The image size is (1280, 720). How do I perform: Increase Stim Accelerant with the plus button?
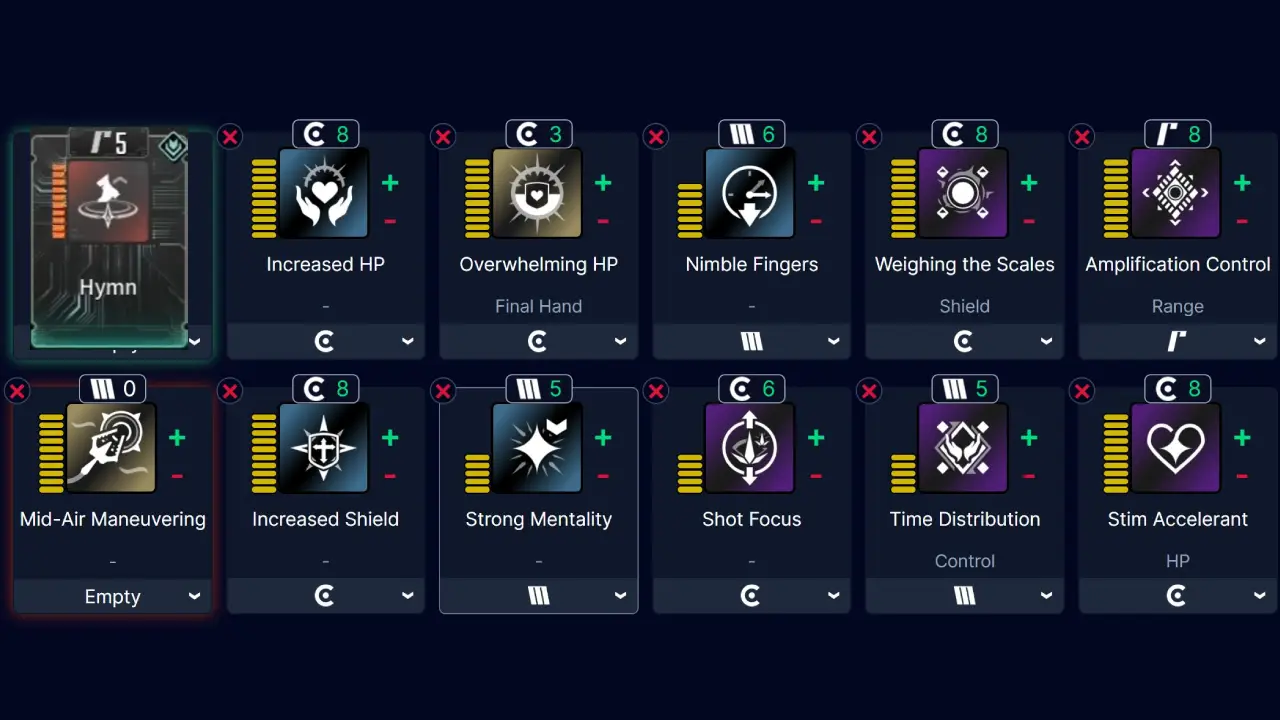[1242, 437]
